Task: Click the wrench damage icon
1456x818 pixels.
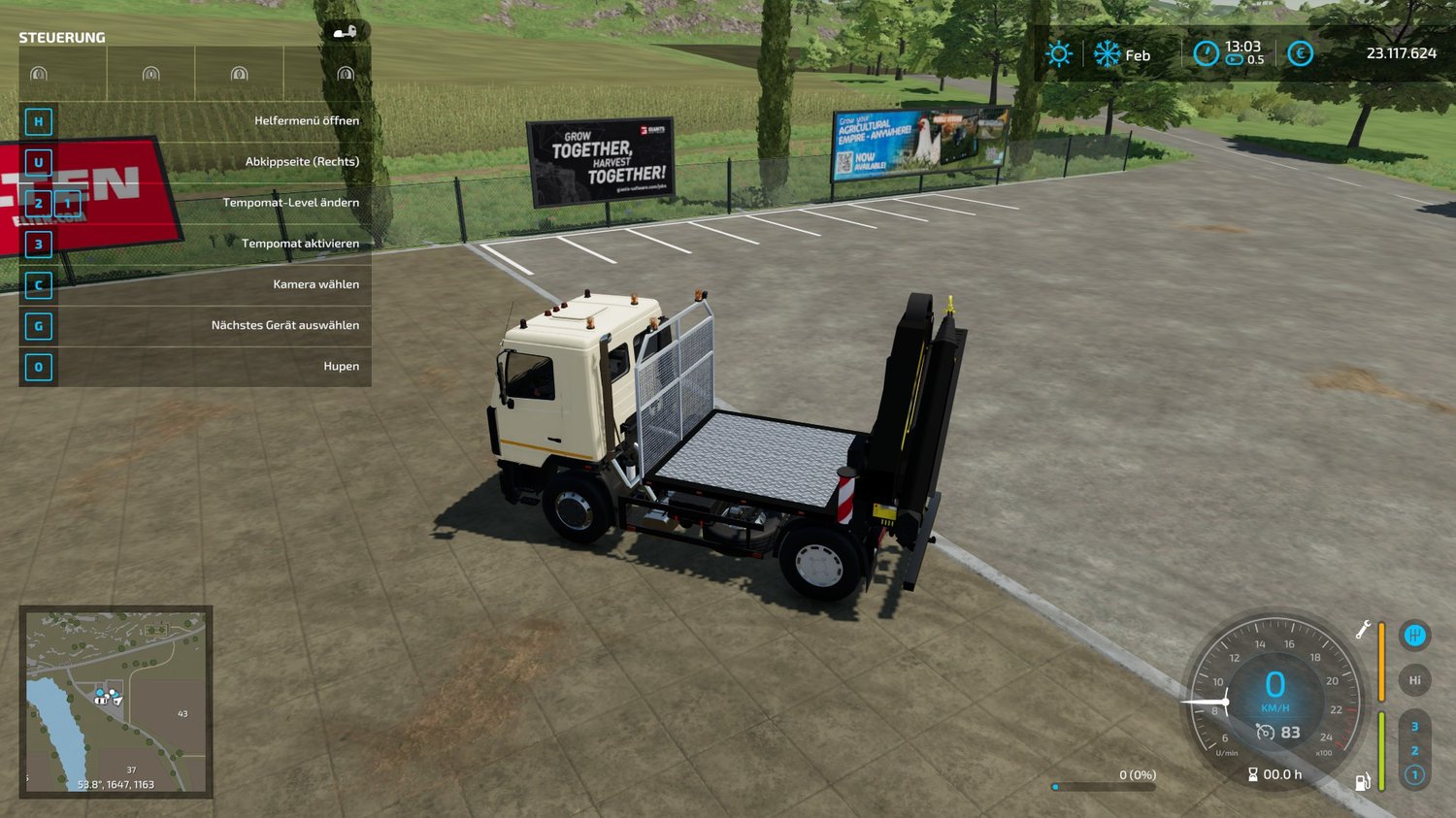Action: [1363, 630]
